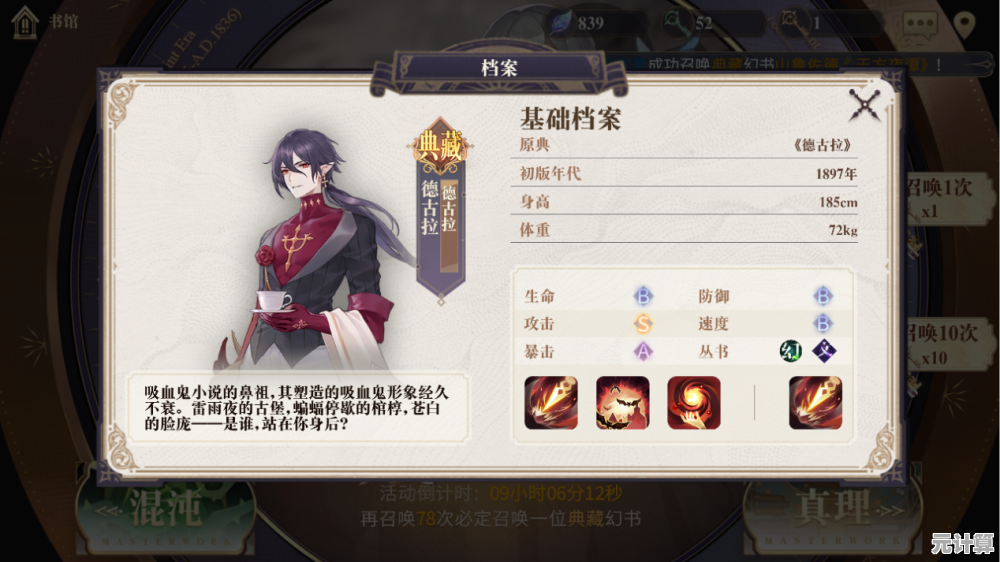Click the 典藏 Dracula name banner
The image size is (1000, 562).
coord(438,215)
